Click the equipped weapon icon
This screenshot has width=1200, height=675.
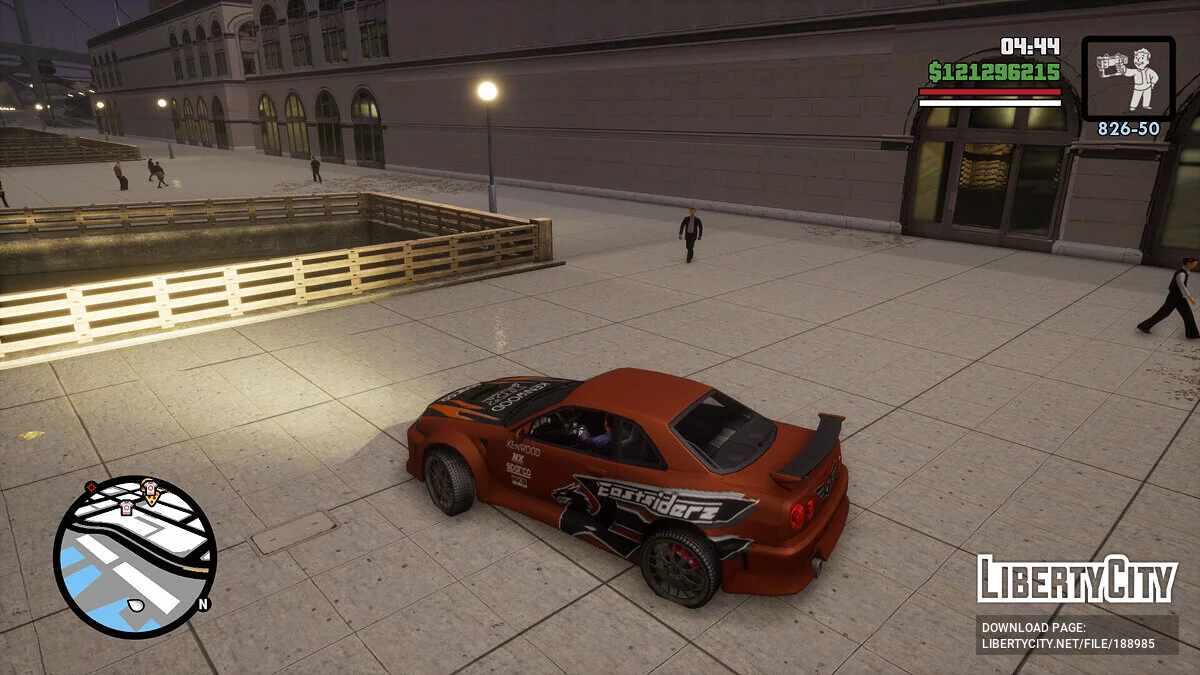coord(1128,78)
